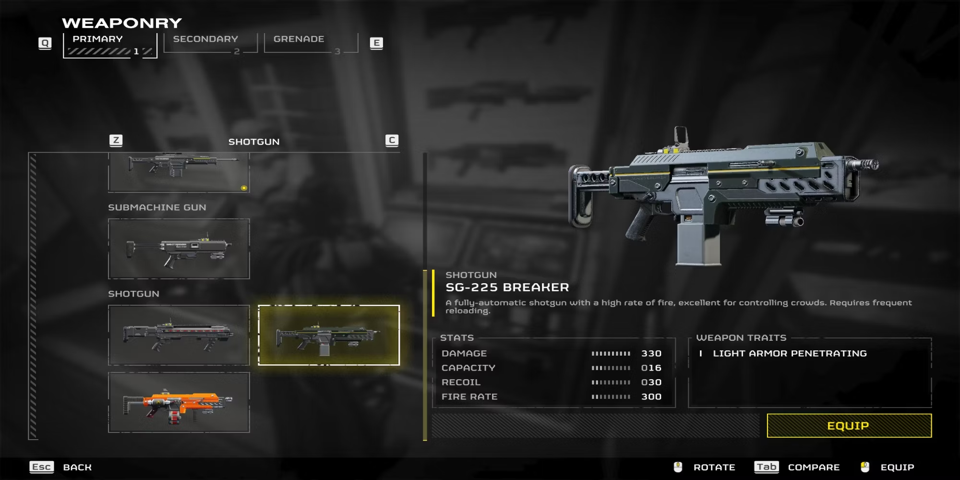Select the Grenade tab
This screenshot has width=960, height=480.
[x=310, y=44]
